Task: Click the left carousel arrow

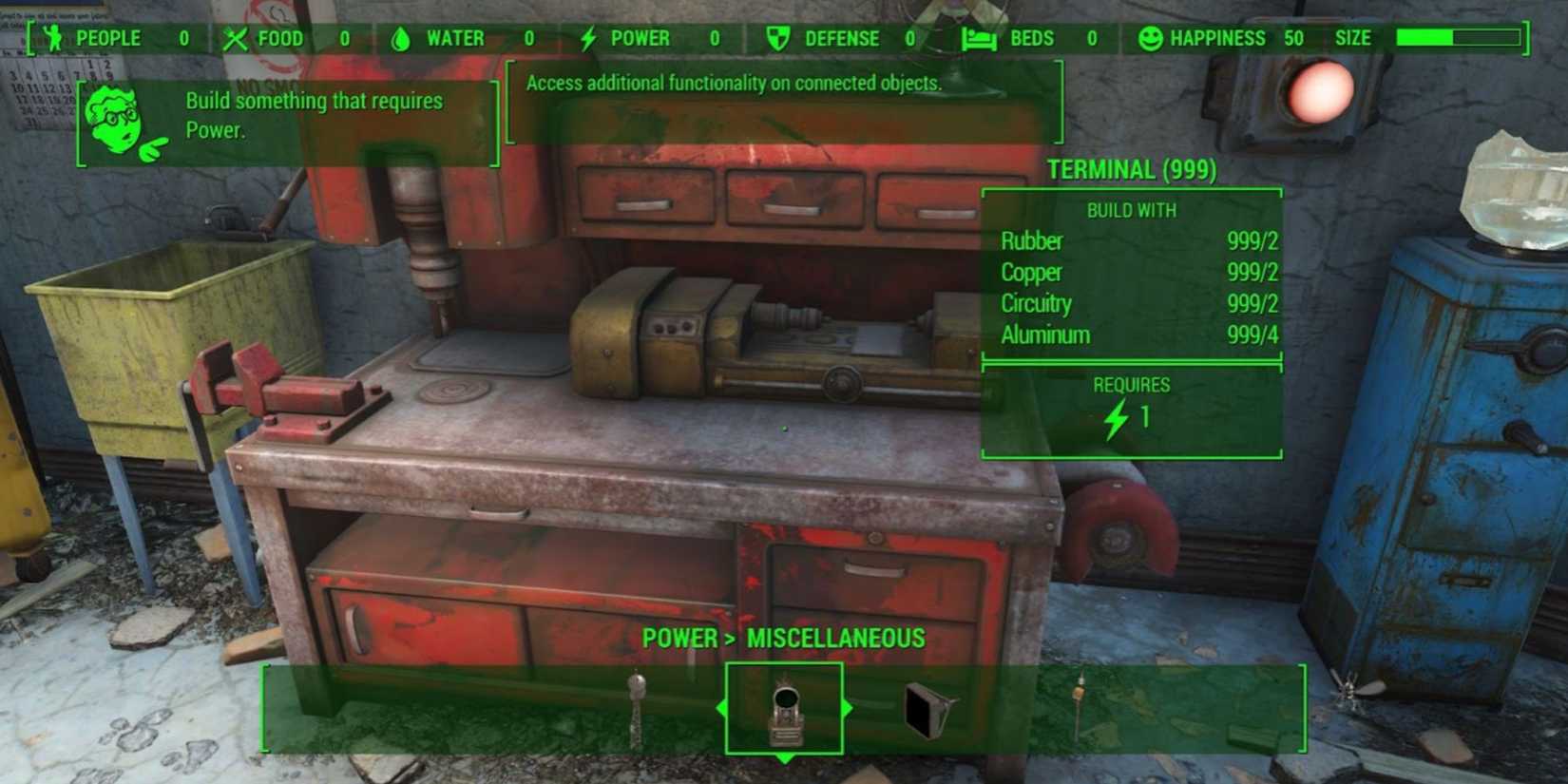Action: coord(723,707)
